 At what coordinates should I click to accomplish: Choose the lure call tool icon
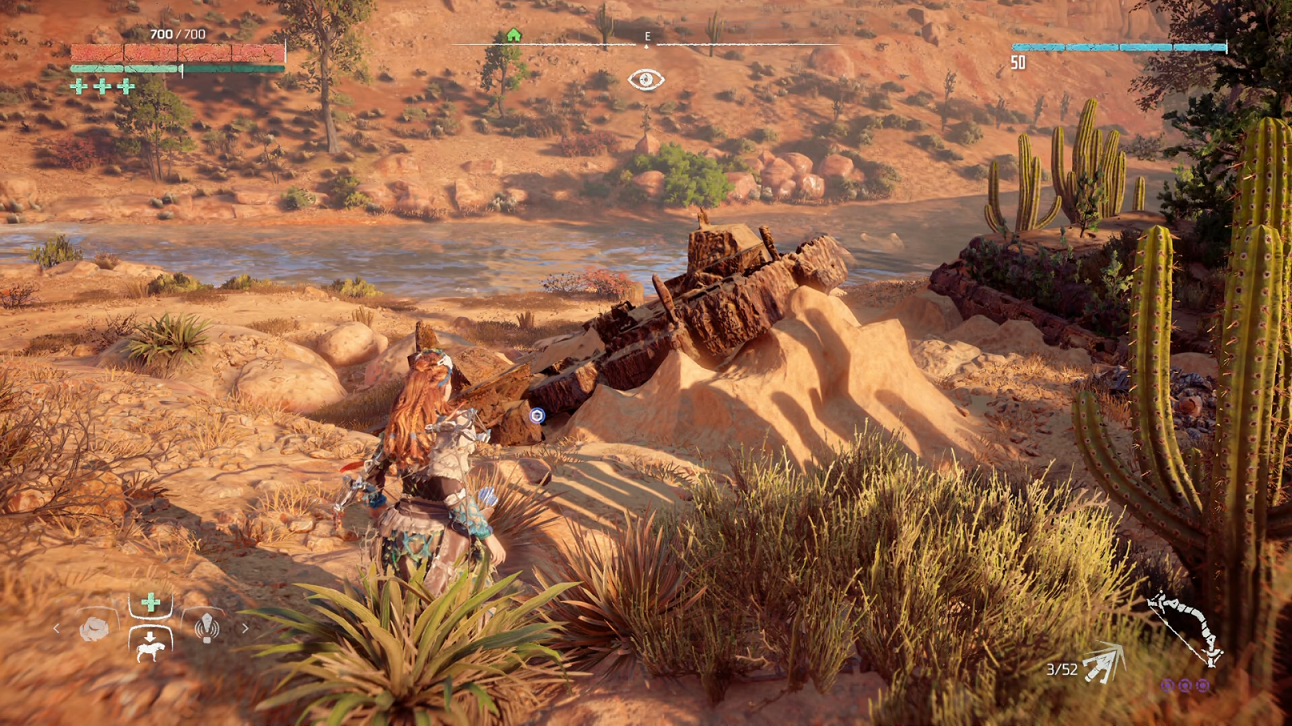tap(206, 627)
